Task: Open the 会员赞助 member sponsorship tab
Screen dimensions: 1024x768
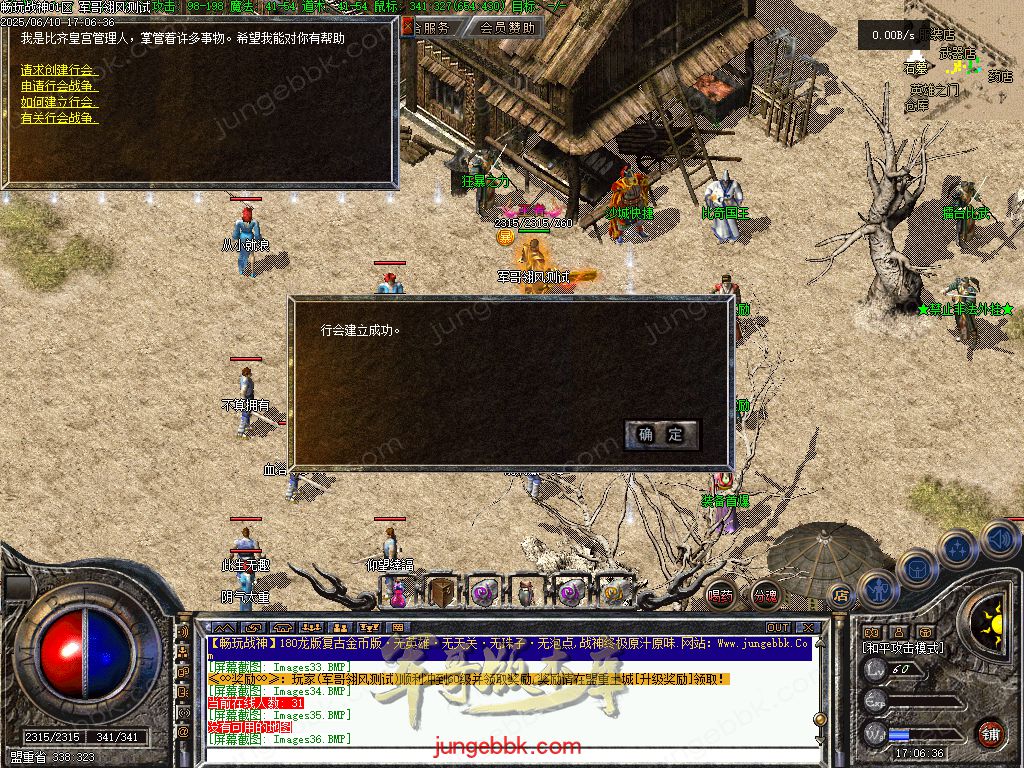Action: [506, 28]
